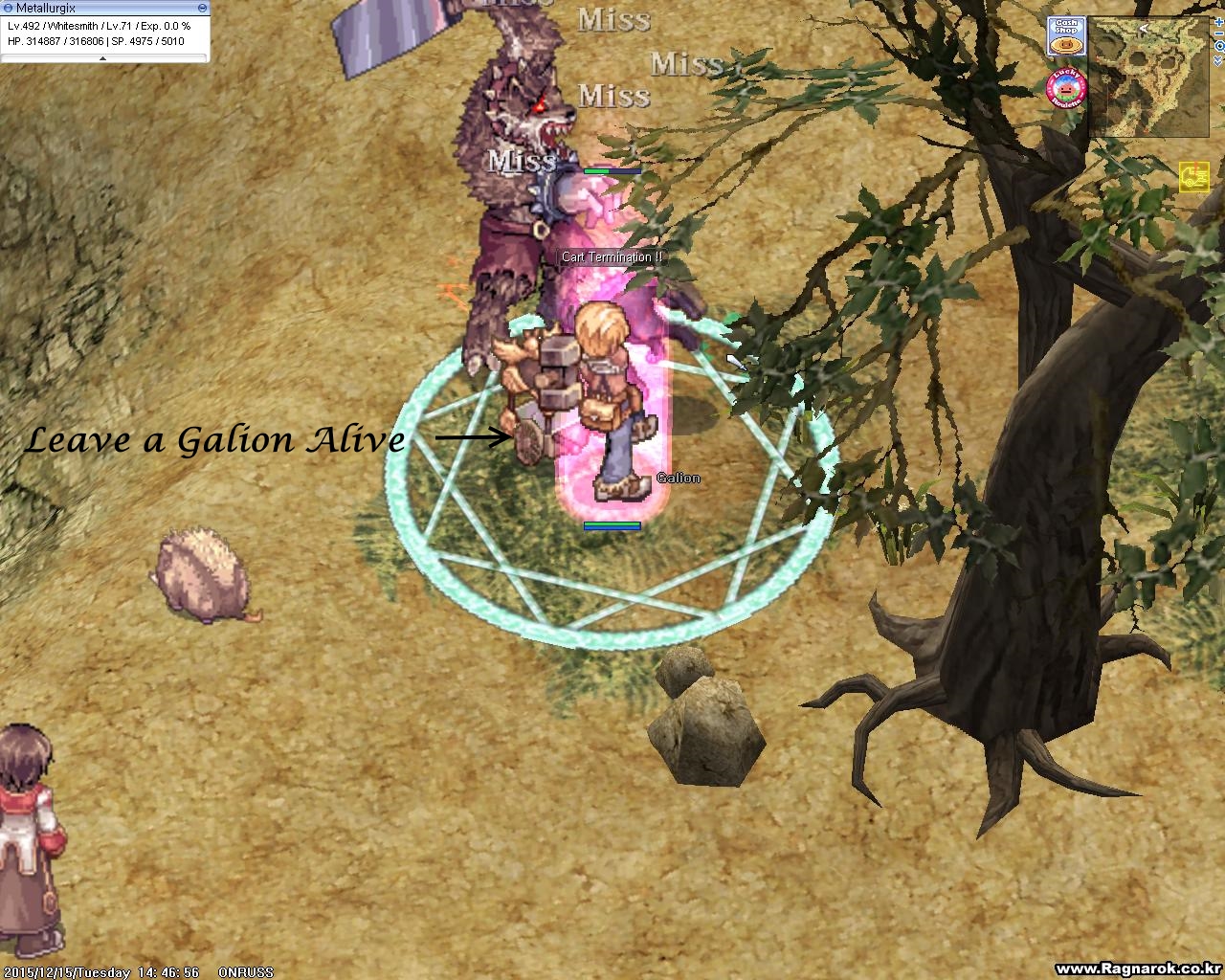Spin the Lucky Roulette
Image resolution: width=1225 pixels, height=980 pixels.
point(1065,87)
